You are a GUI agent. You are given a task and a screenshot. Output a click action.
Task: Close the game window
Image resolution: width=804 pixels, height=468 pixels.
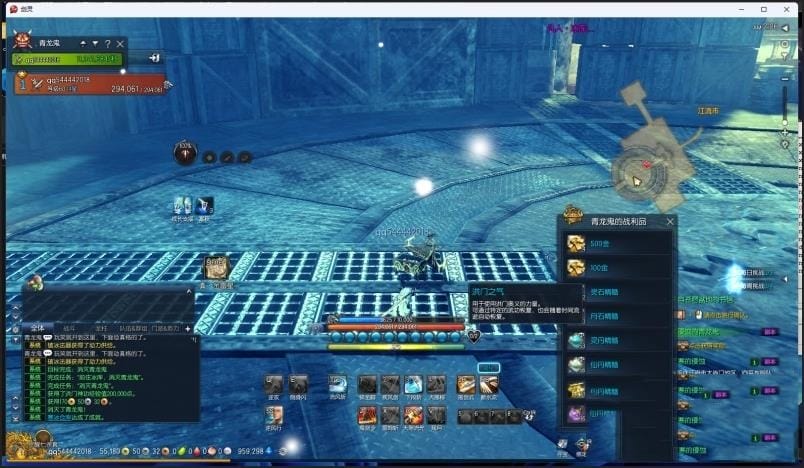tap(789, 8)
